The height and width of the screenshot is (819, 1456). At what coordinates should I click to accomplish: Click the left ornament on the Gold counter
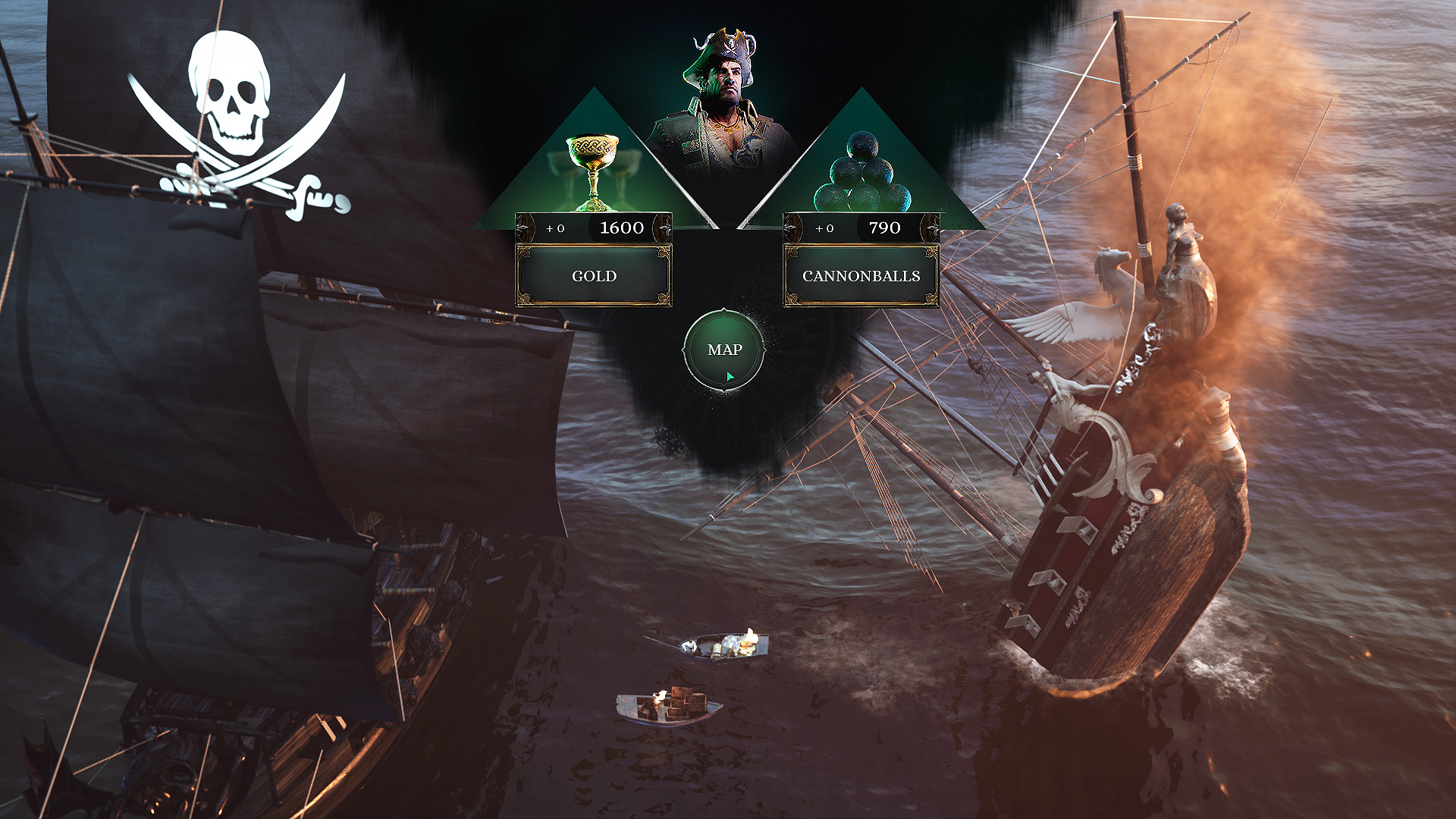[x=527, y=226]
